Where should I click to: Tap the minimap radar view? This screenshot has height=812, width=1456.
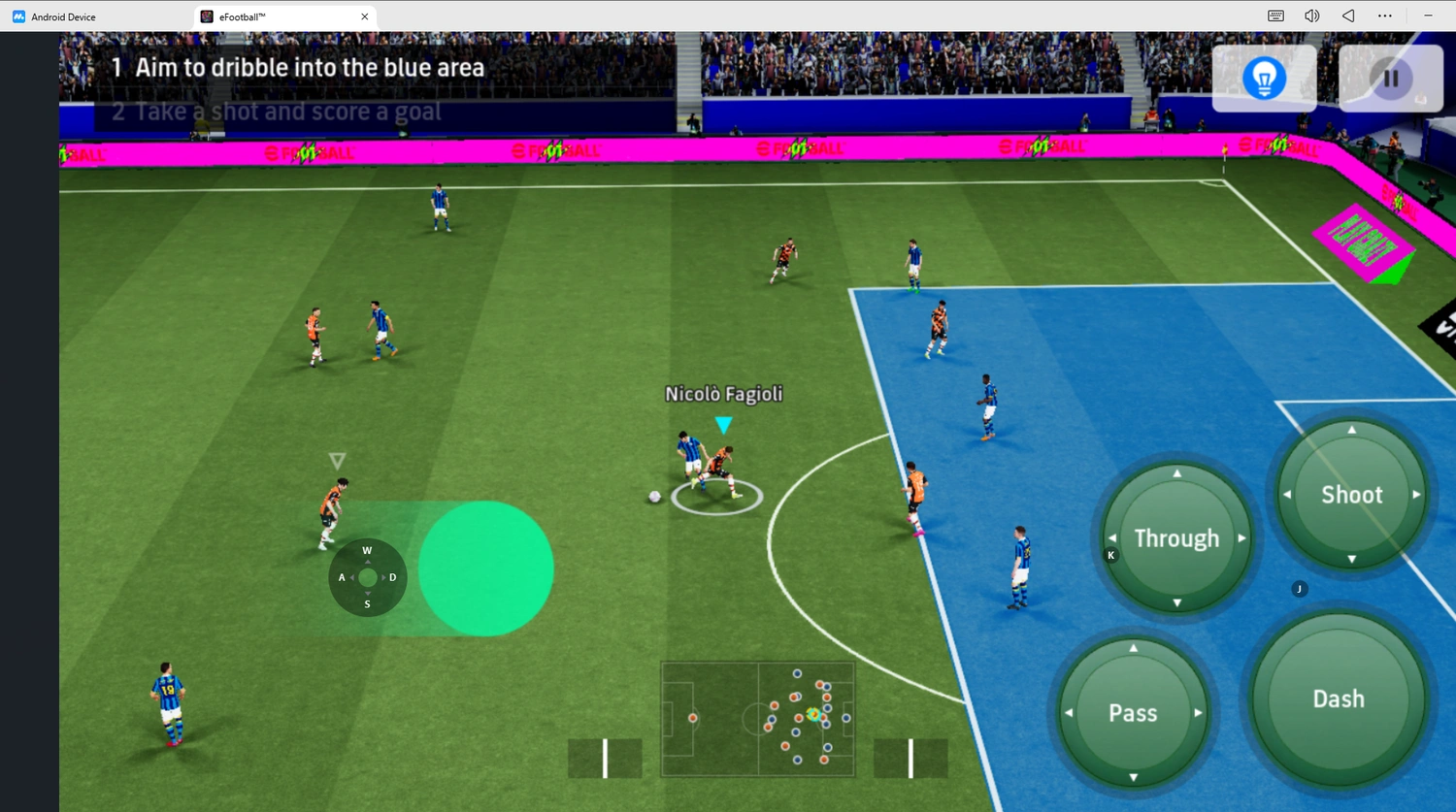(x=757, y=718)
